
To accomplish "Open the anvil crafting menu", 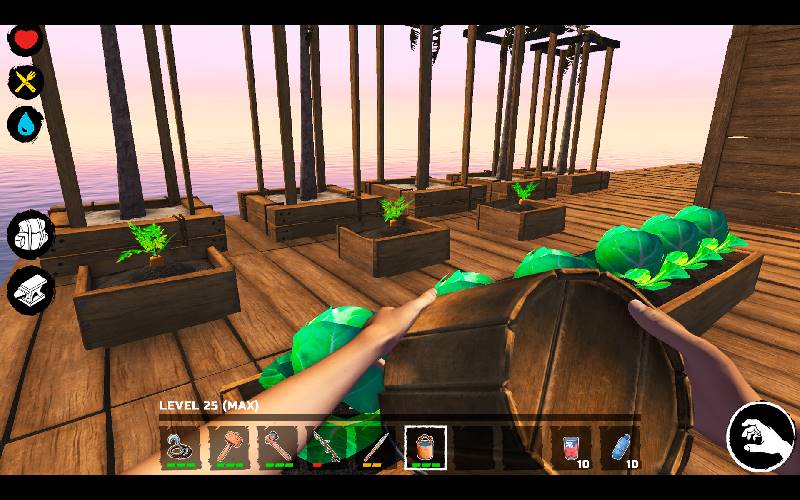I will tap(28, 289).
